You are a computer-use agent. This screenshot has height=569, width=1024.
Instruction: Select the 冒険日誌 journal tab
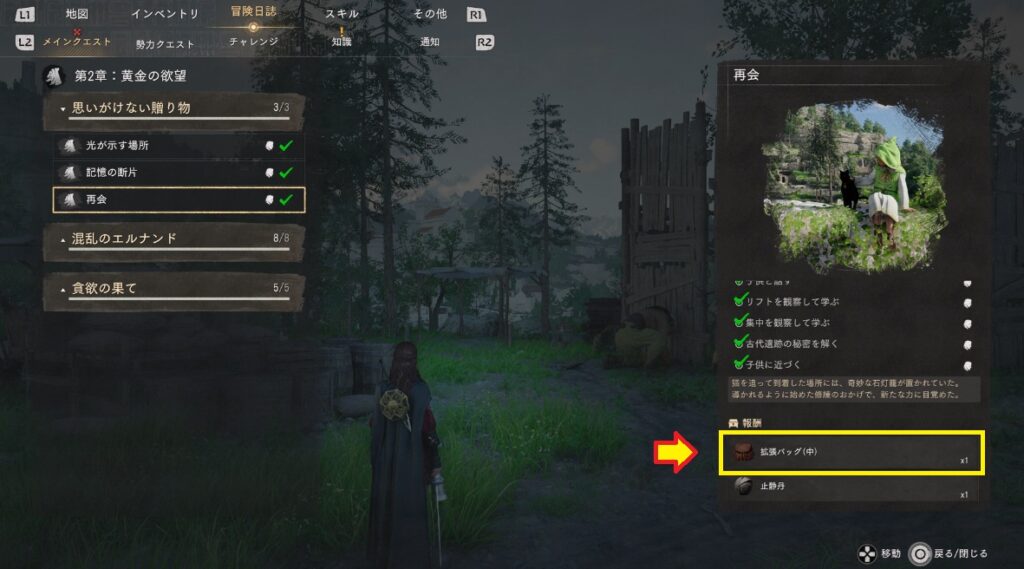click(253, 13)
